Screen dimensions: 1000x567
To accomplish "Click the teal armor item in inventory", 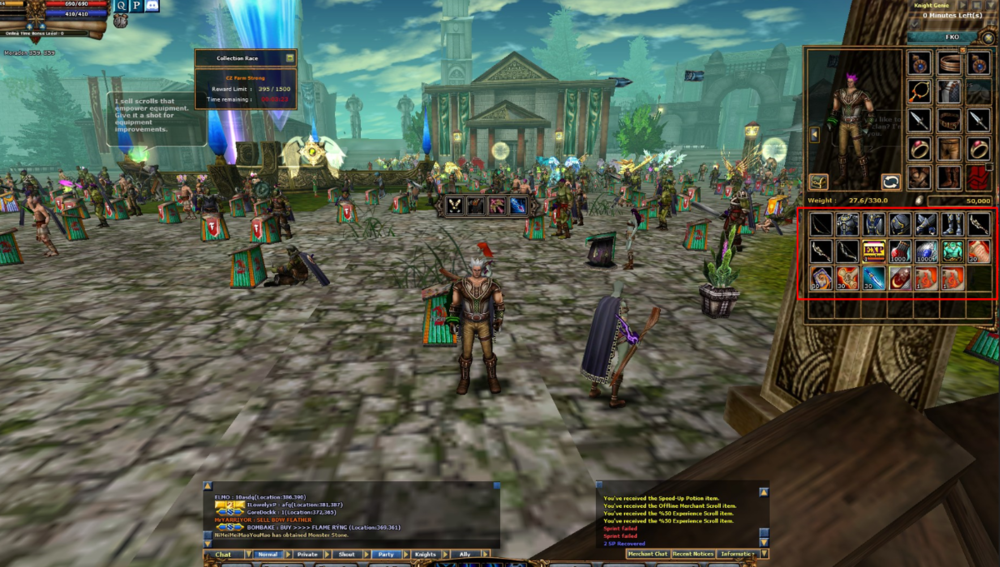I will click(952, 251).
